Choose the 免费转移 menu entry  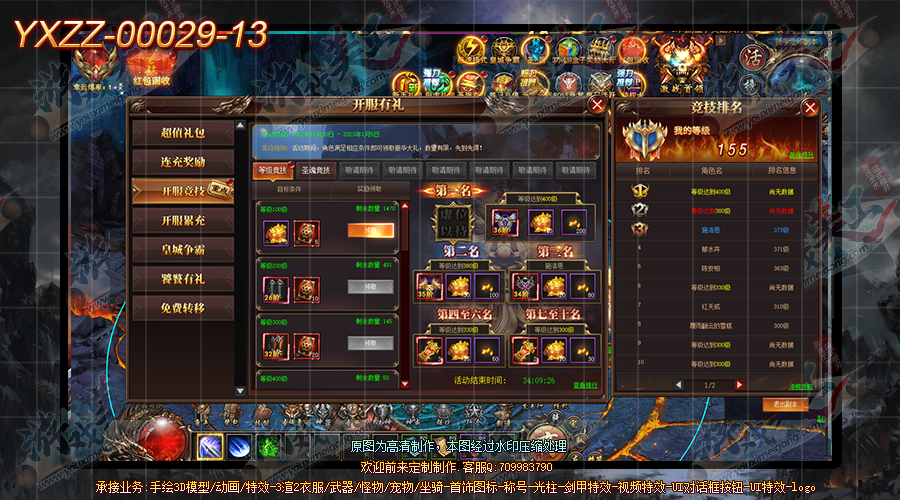coord(183,308)
